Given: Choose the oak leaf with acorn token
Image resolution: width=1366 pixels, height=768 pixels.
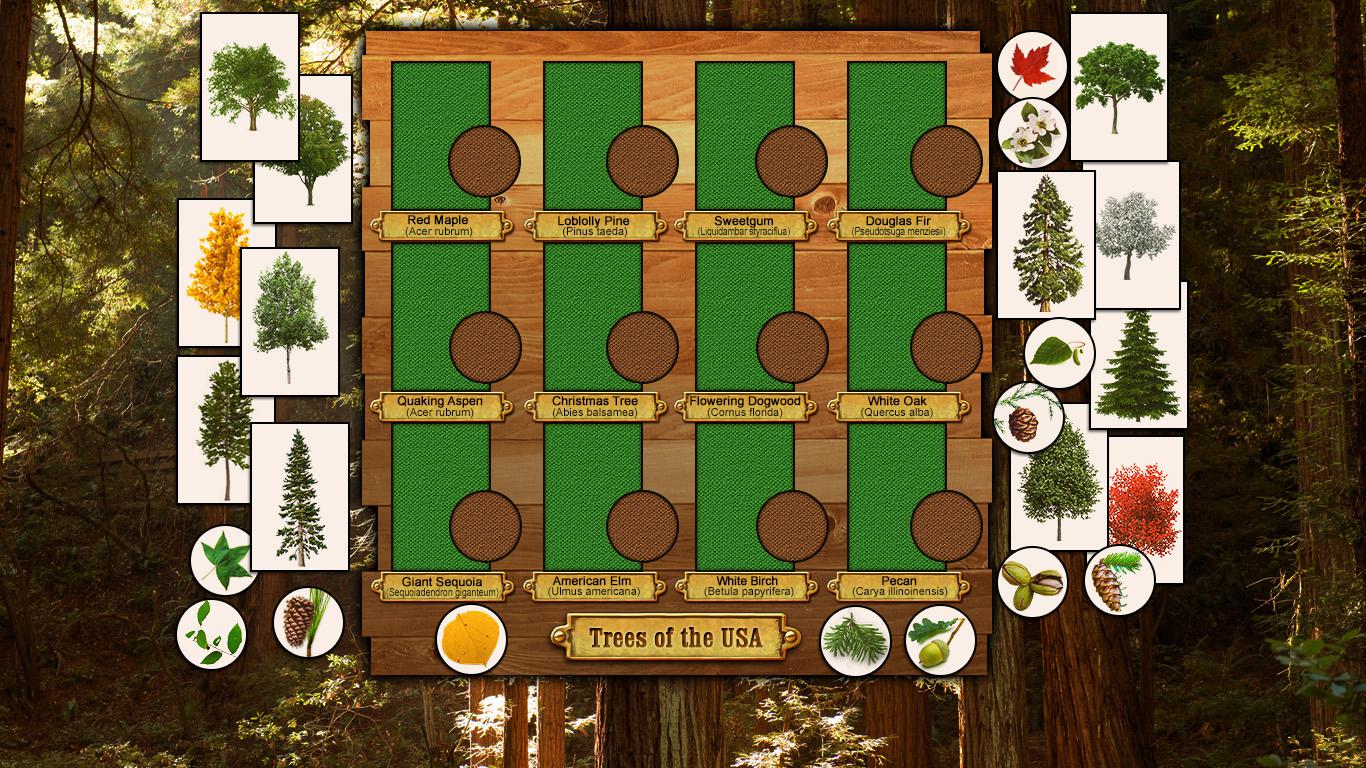Looking at the screenshot, I should [940, 640].
